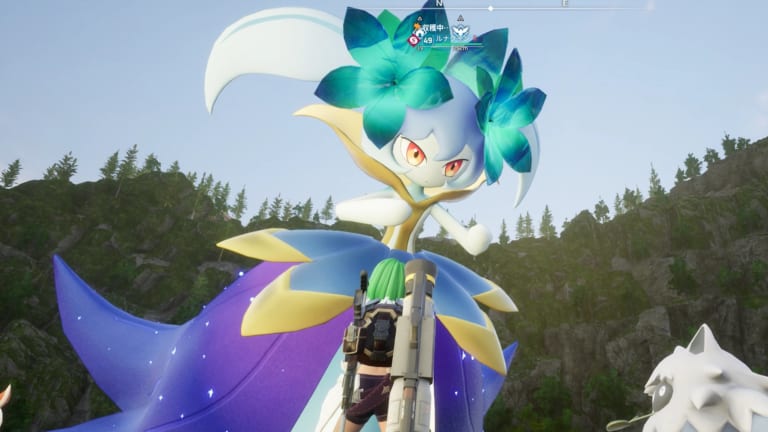Screen dimensions: 768x432
Task: Click the winged emblem marker under the compass
Action: point(460,32)
